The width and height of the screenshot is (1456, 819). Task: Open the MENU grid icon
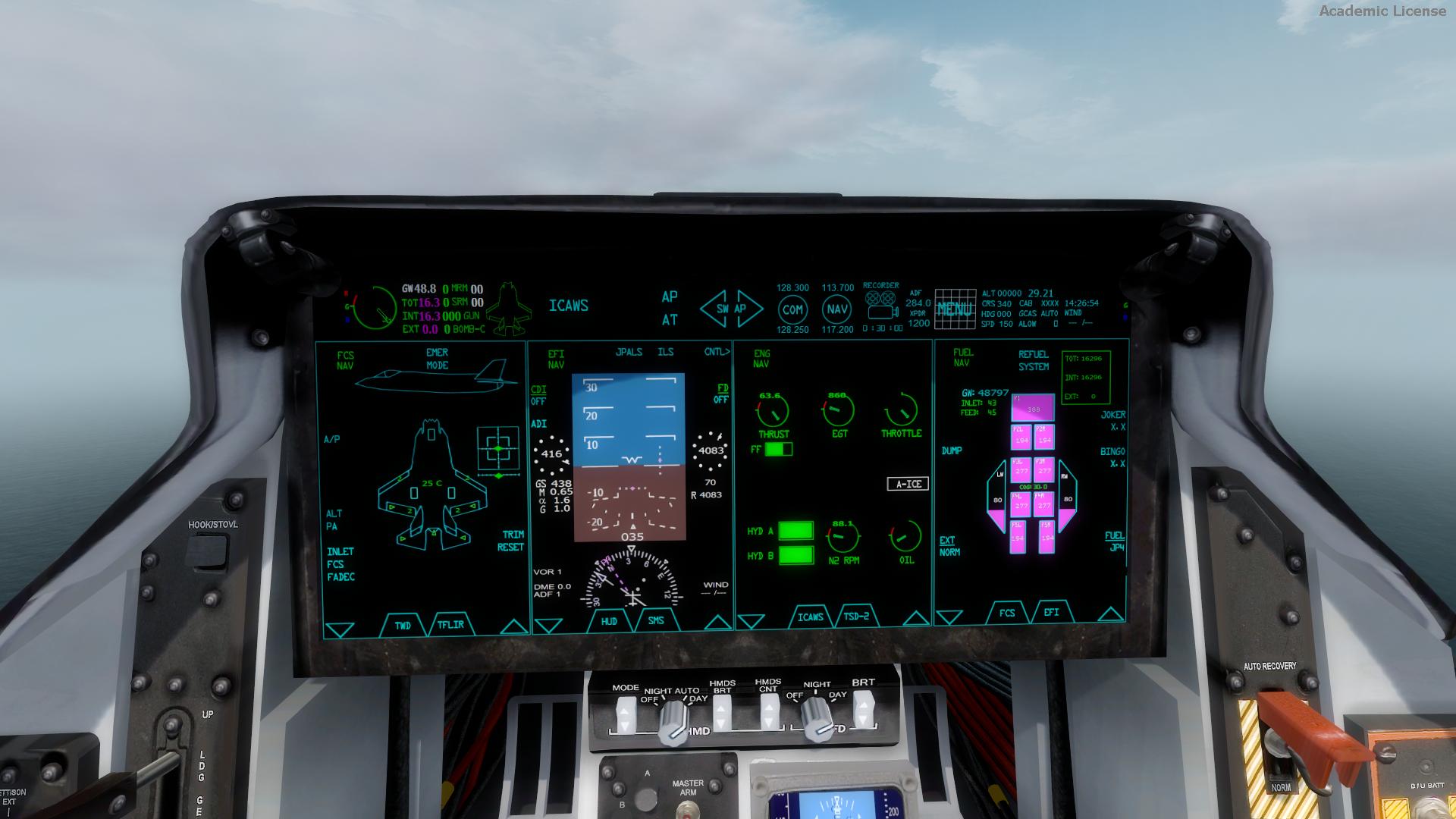point(956,309)
